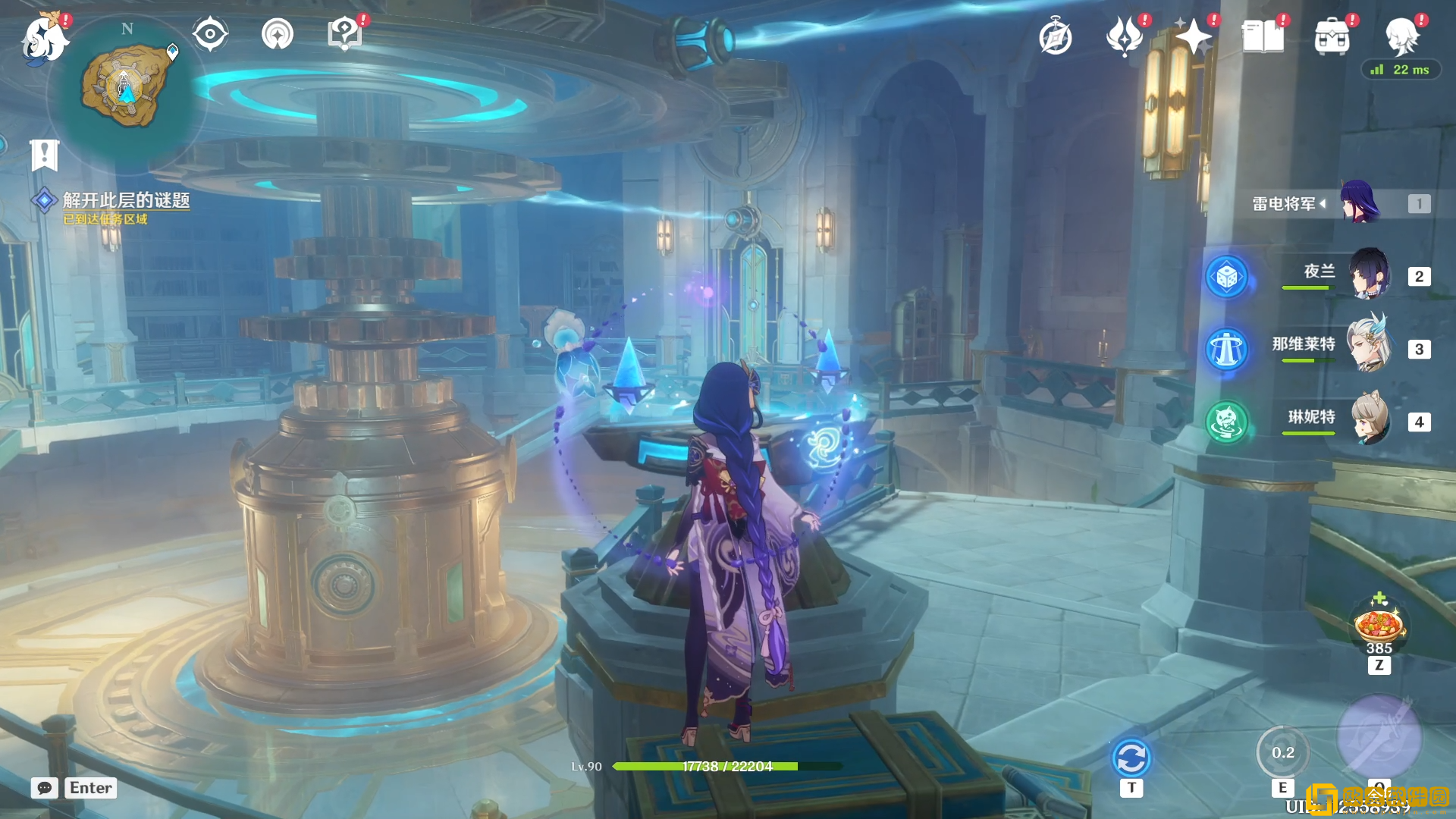Activate the elemental burst ability

coord(1379,737)
